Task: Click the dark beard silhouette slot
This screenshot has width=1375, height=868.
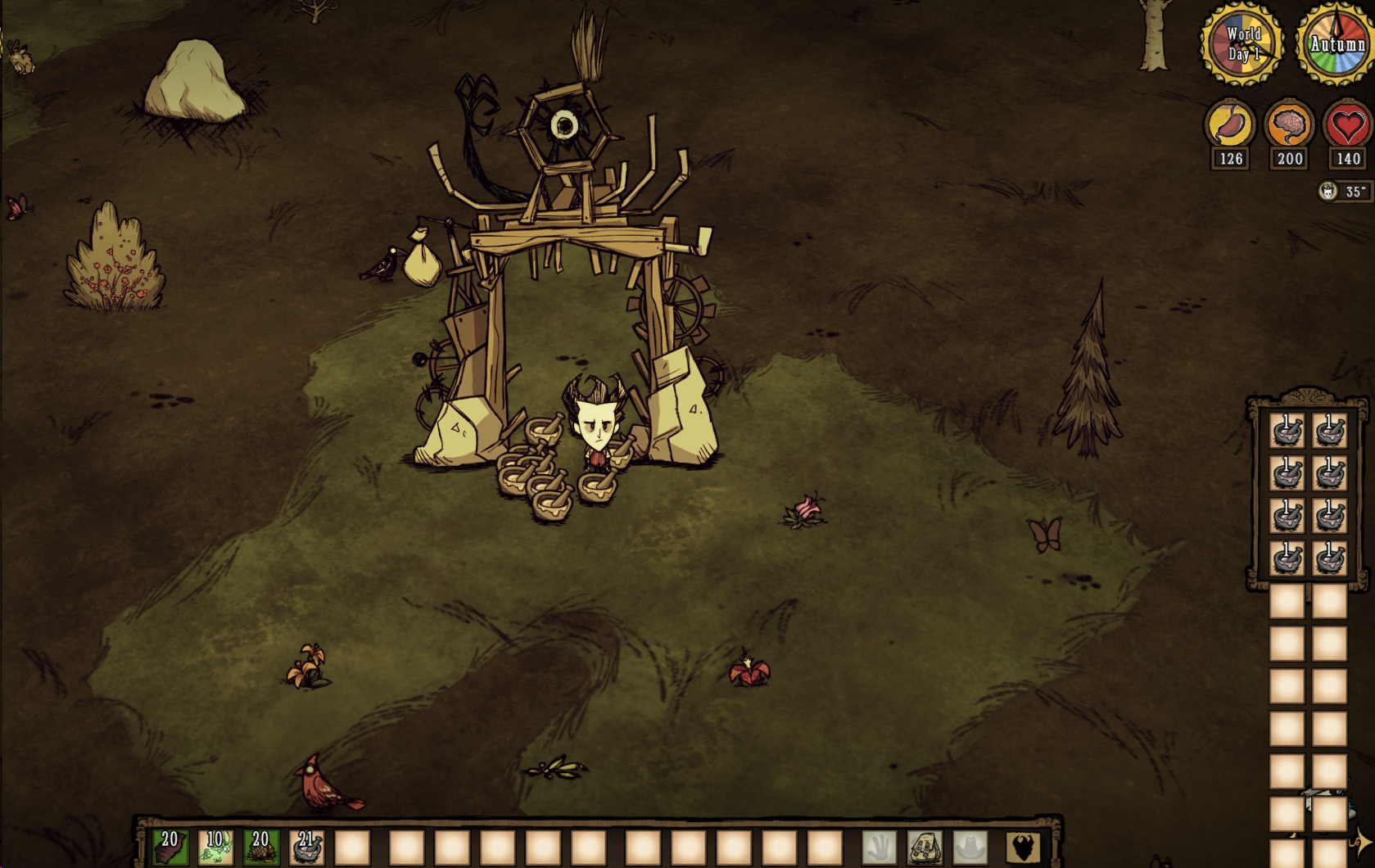Action: pos(1022,848)
